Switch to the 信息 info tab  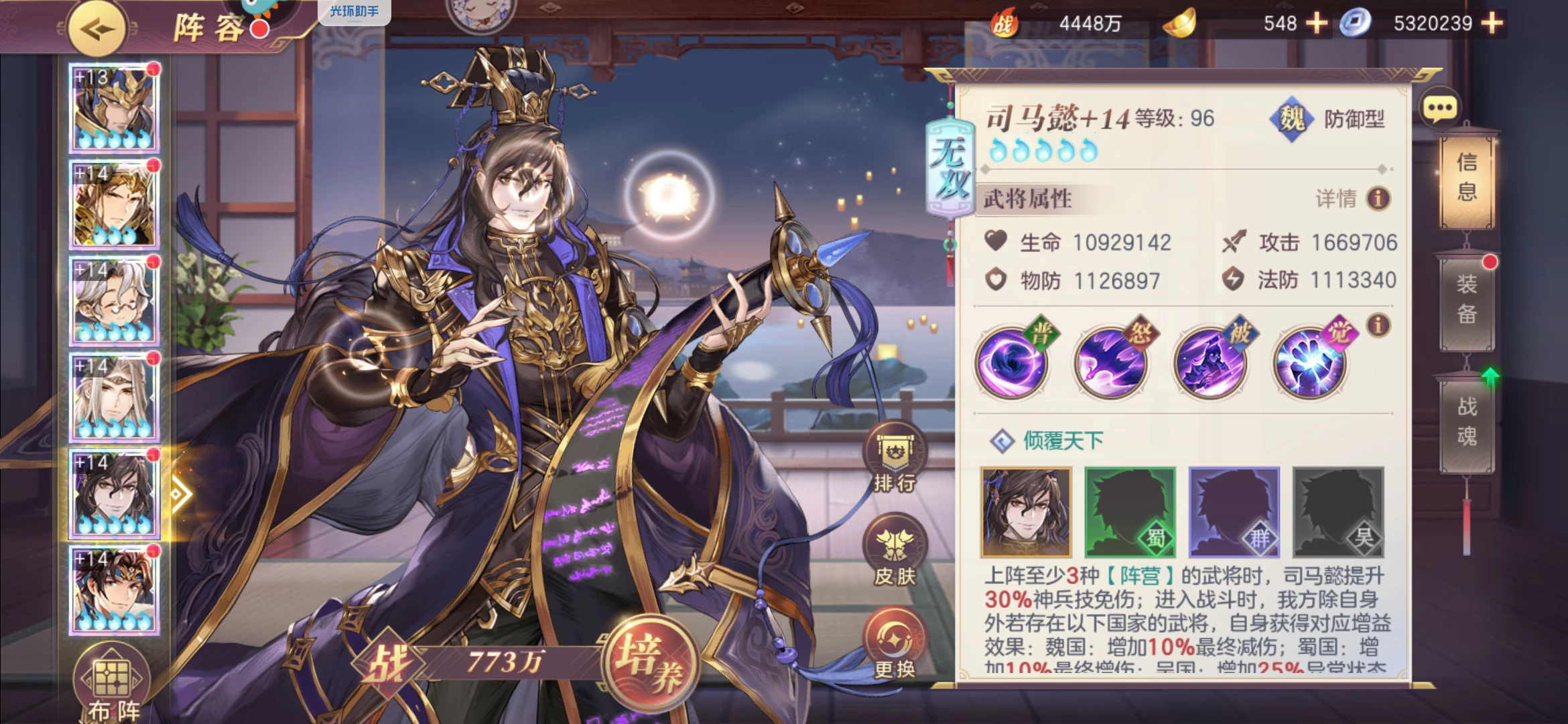pyautogui.click(x=1467, y=178)
